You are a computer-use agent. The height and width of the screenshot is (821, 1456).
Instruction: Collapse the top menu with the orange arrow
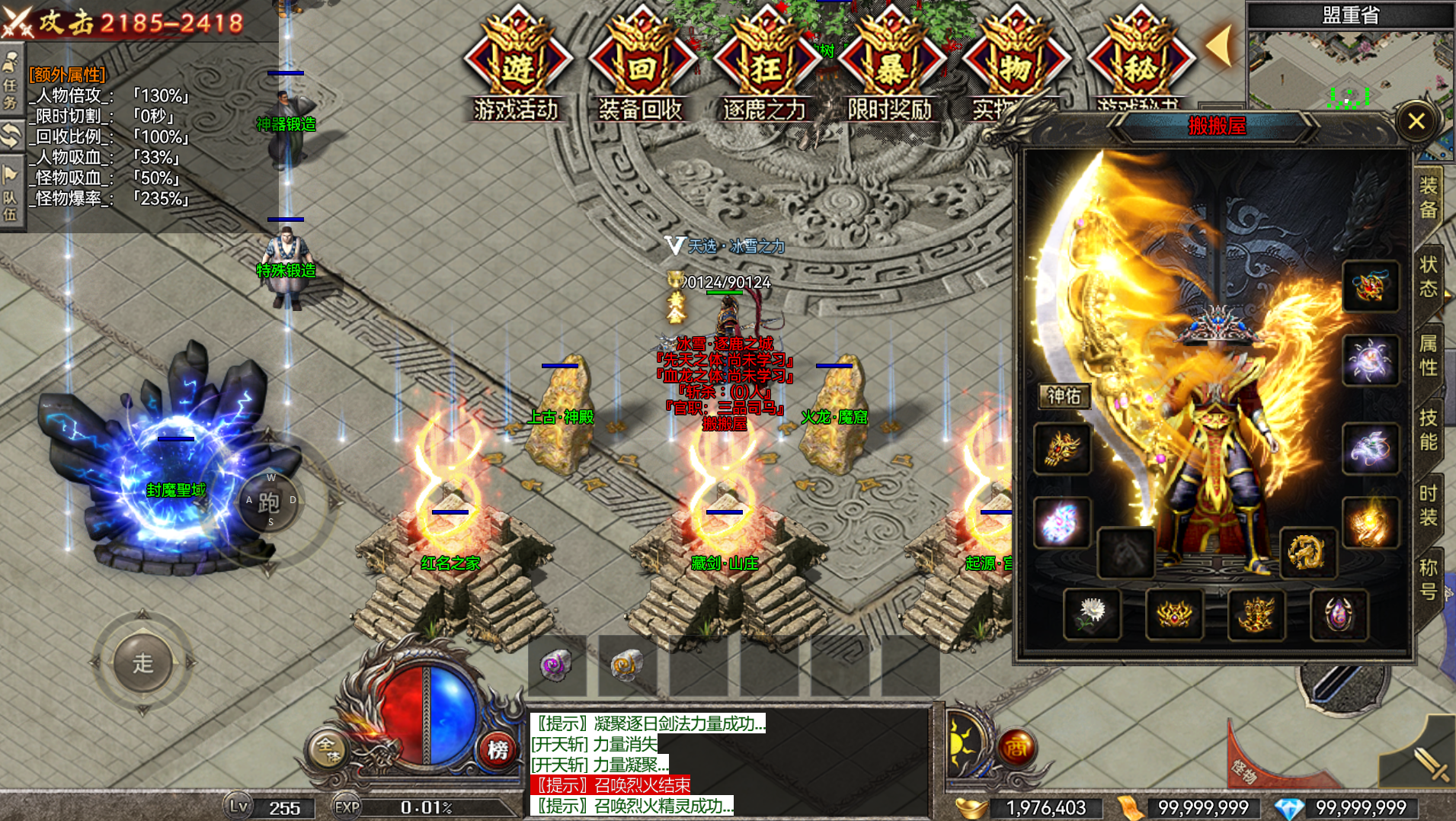click(x=1219, y=46)
